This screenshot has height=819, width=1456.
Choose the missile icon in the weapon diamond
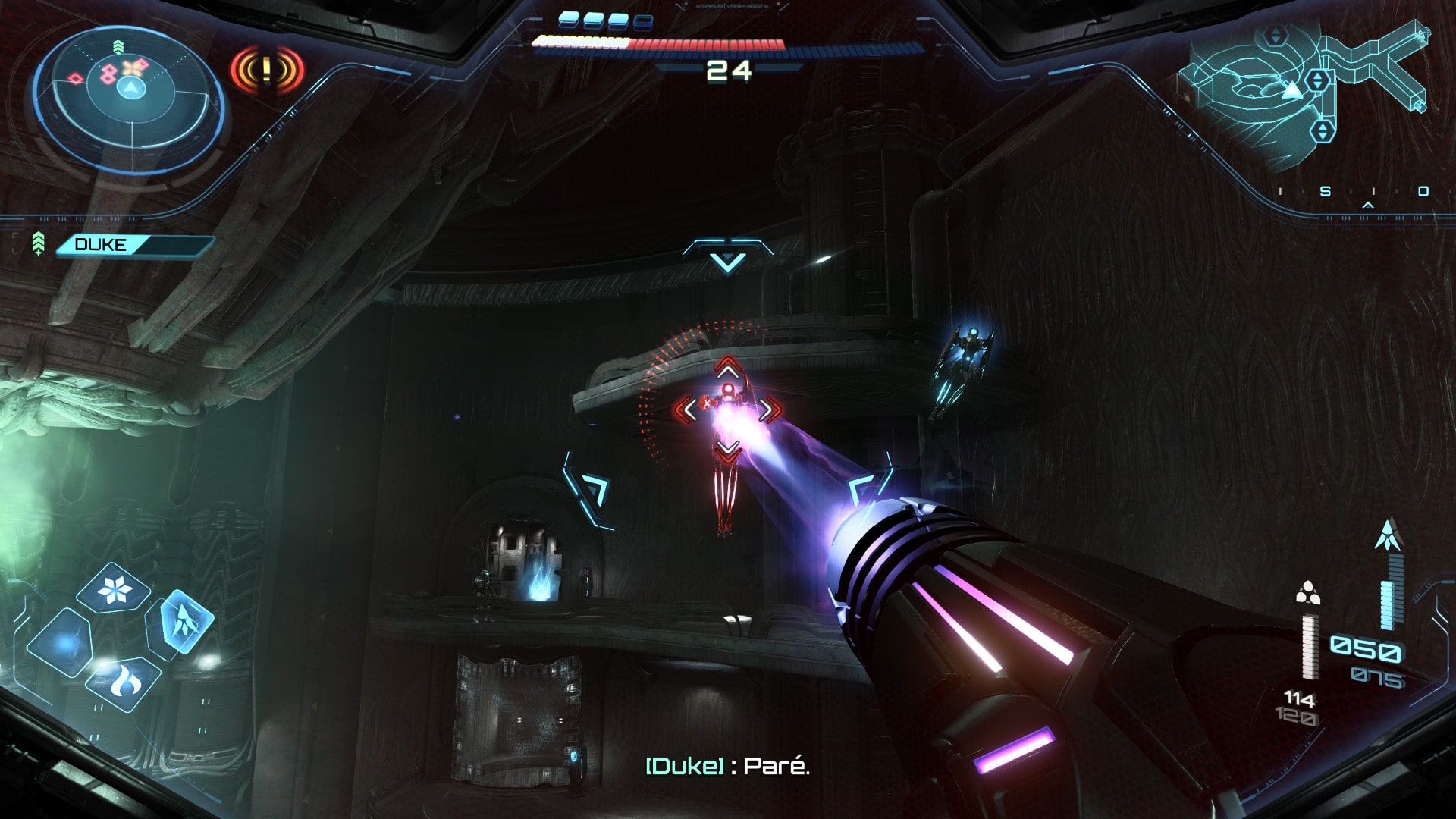[180, 621]
